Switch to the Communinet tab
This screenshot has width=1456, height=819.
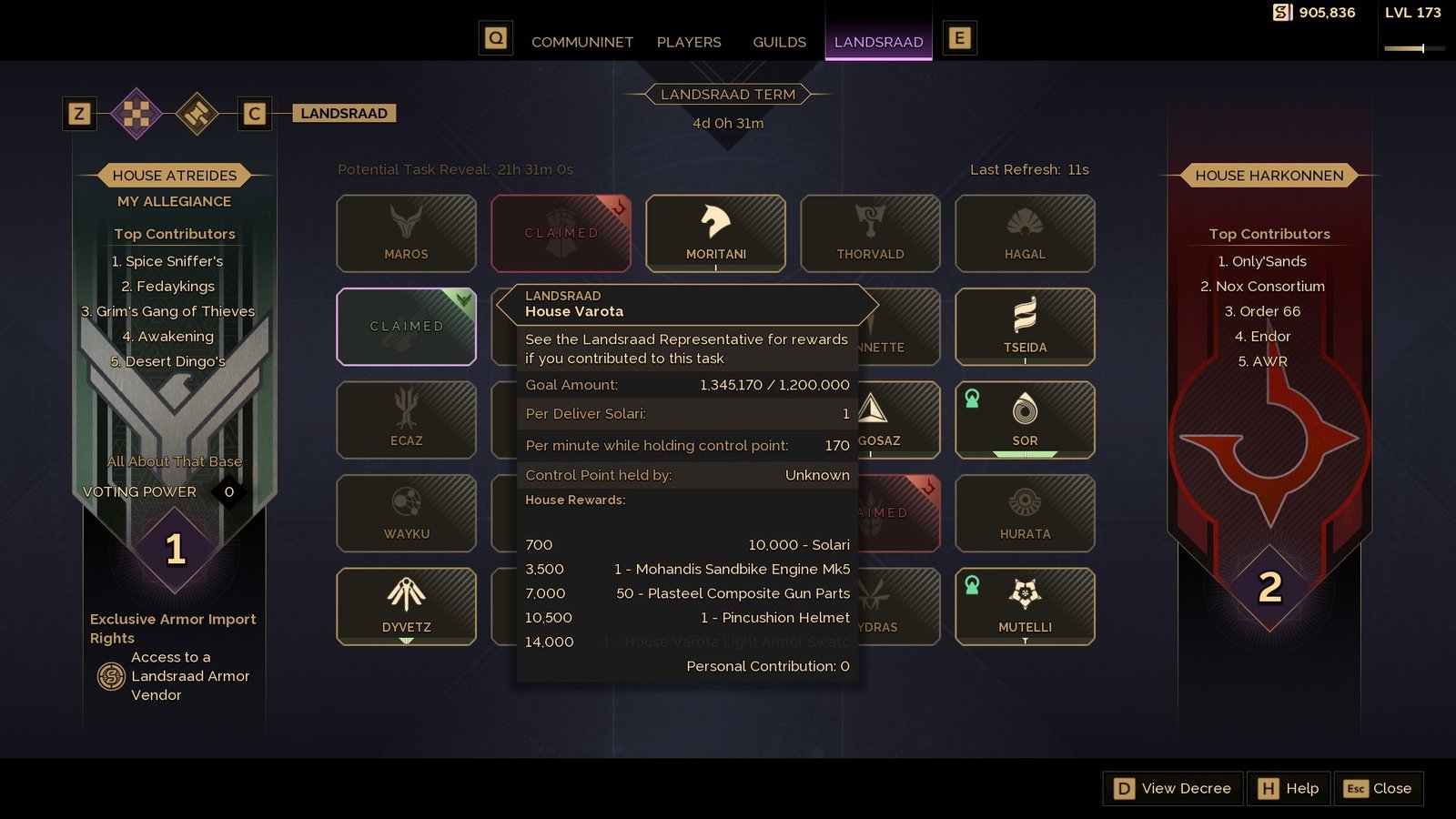[x=581, y=42]
